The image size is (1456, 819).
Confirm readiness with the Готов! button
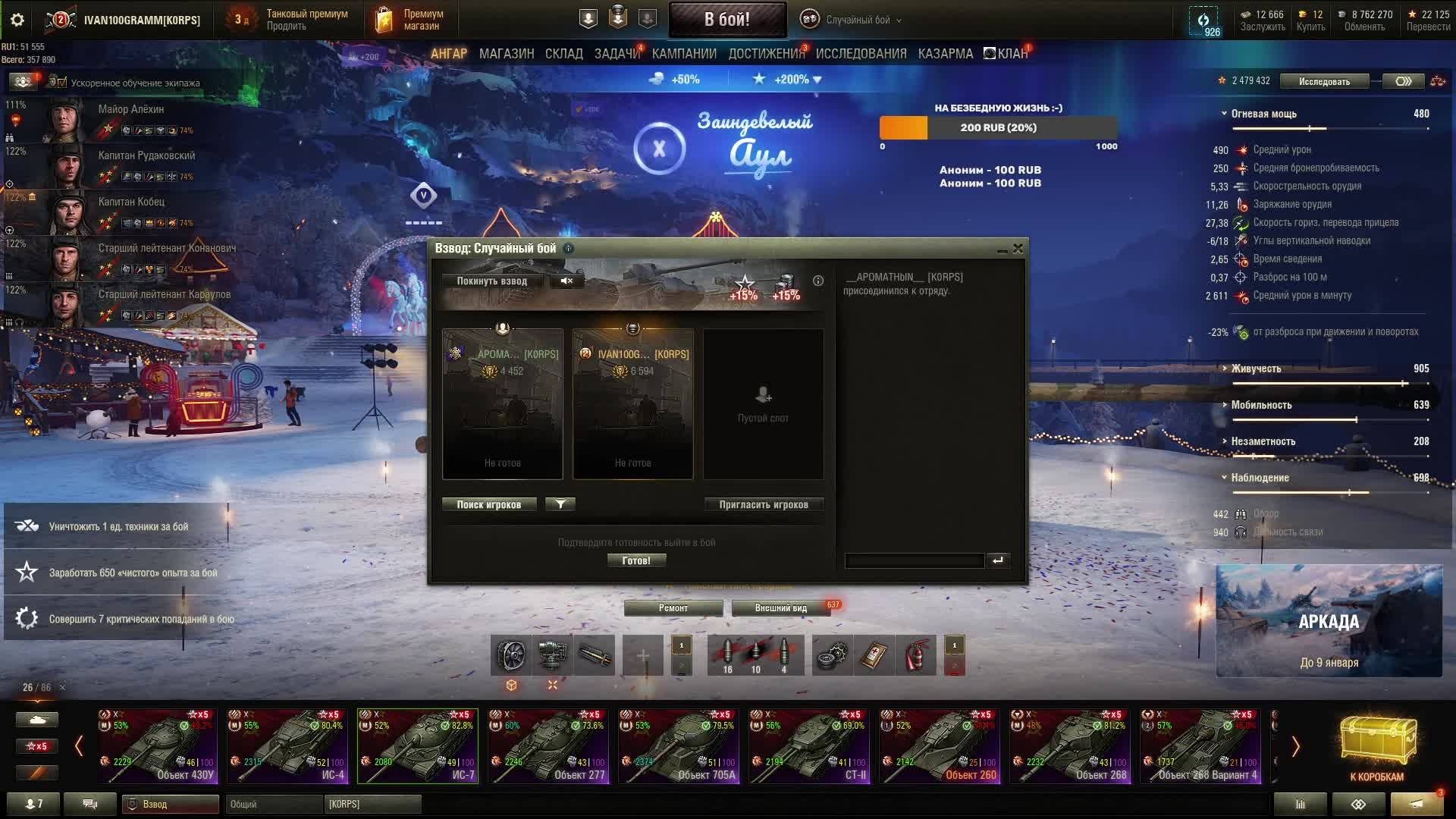(x=636, y=560)
